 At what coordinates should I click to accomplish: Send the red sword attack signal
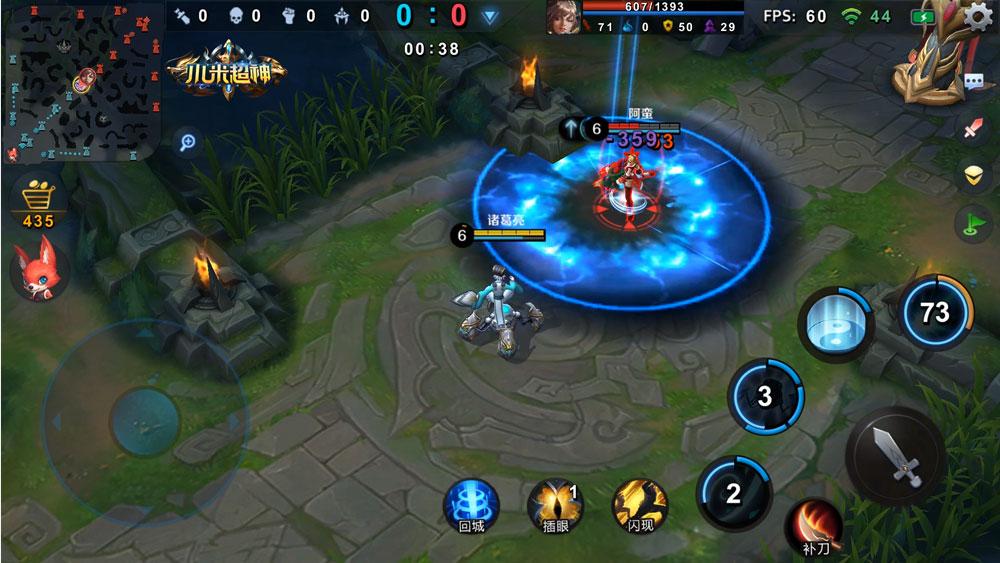tap(974, 128)
